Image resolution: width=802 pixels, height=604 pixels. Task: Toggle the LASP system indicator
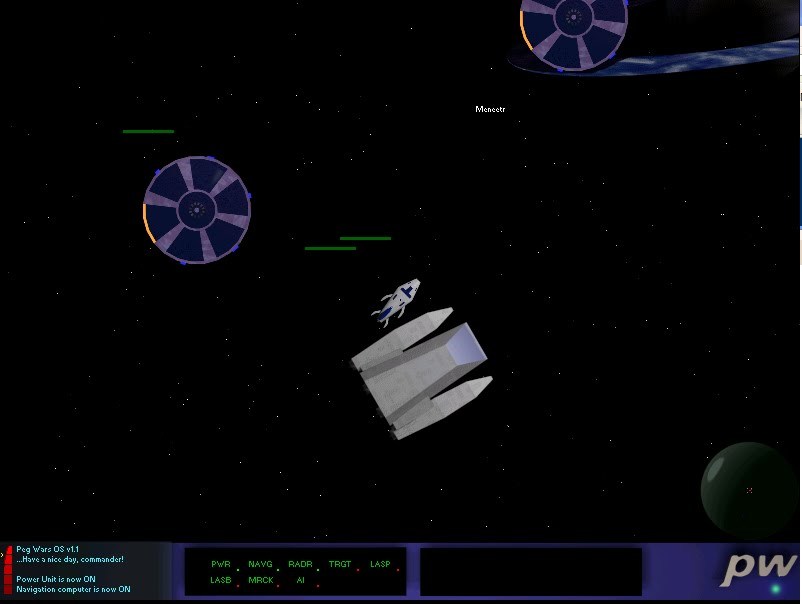pyautogui.click(x=380, y=565)
